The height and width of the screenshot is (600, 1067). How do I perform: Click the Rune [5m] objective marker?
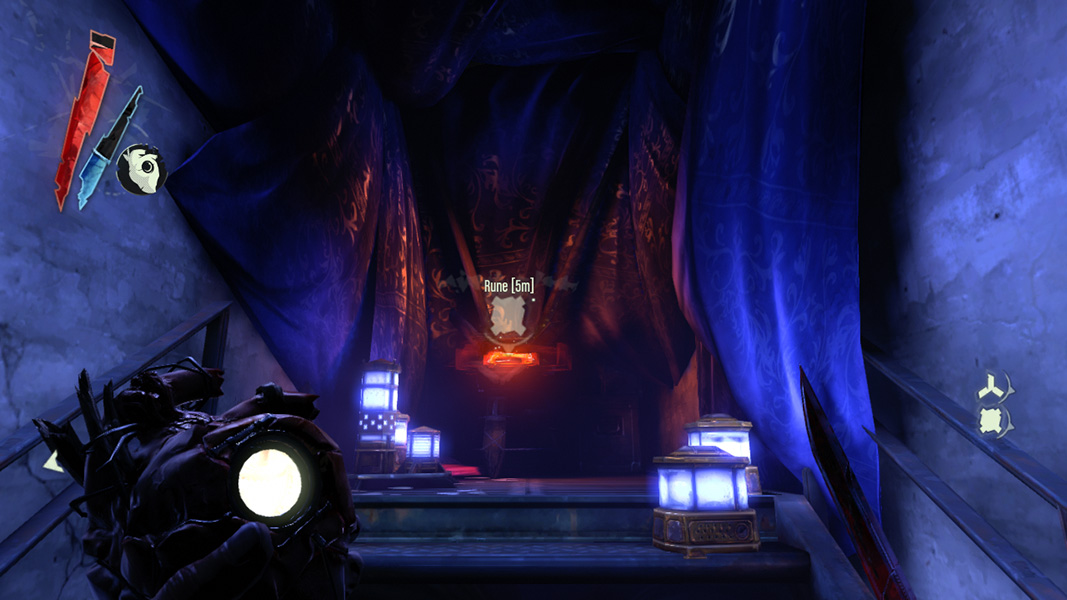[508, 317]
